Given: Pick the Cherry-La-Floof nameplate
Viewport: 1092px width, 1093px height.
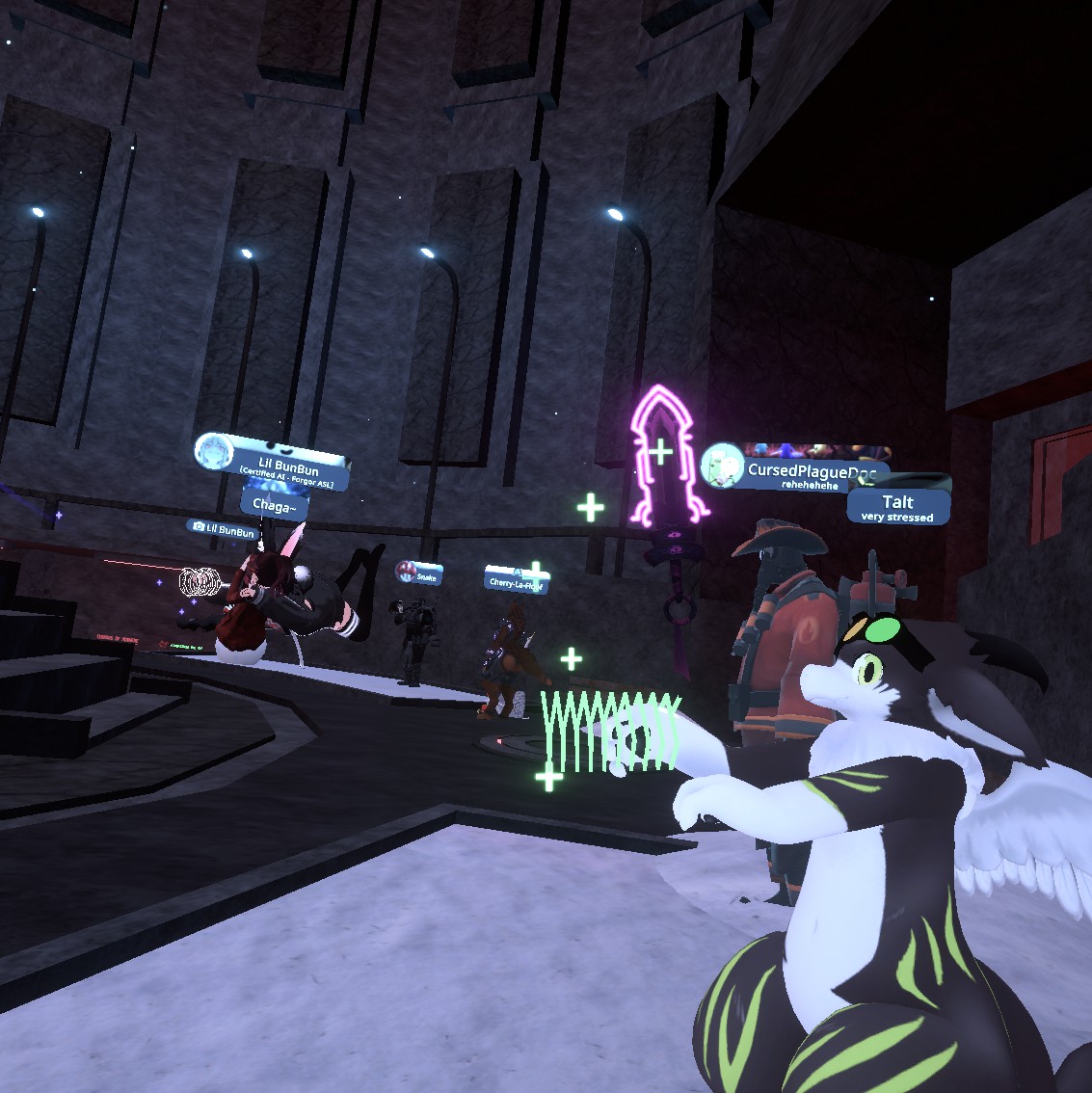Looking at the screenshot, I should pos(517,581).
